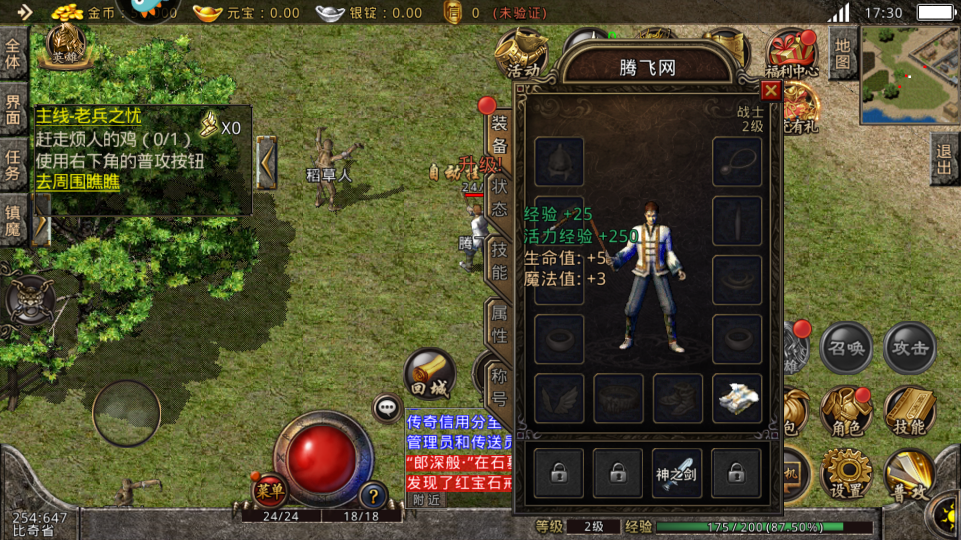
Task: Open the 福利中心 welfare center gift icon
Action: (792, 52)
